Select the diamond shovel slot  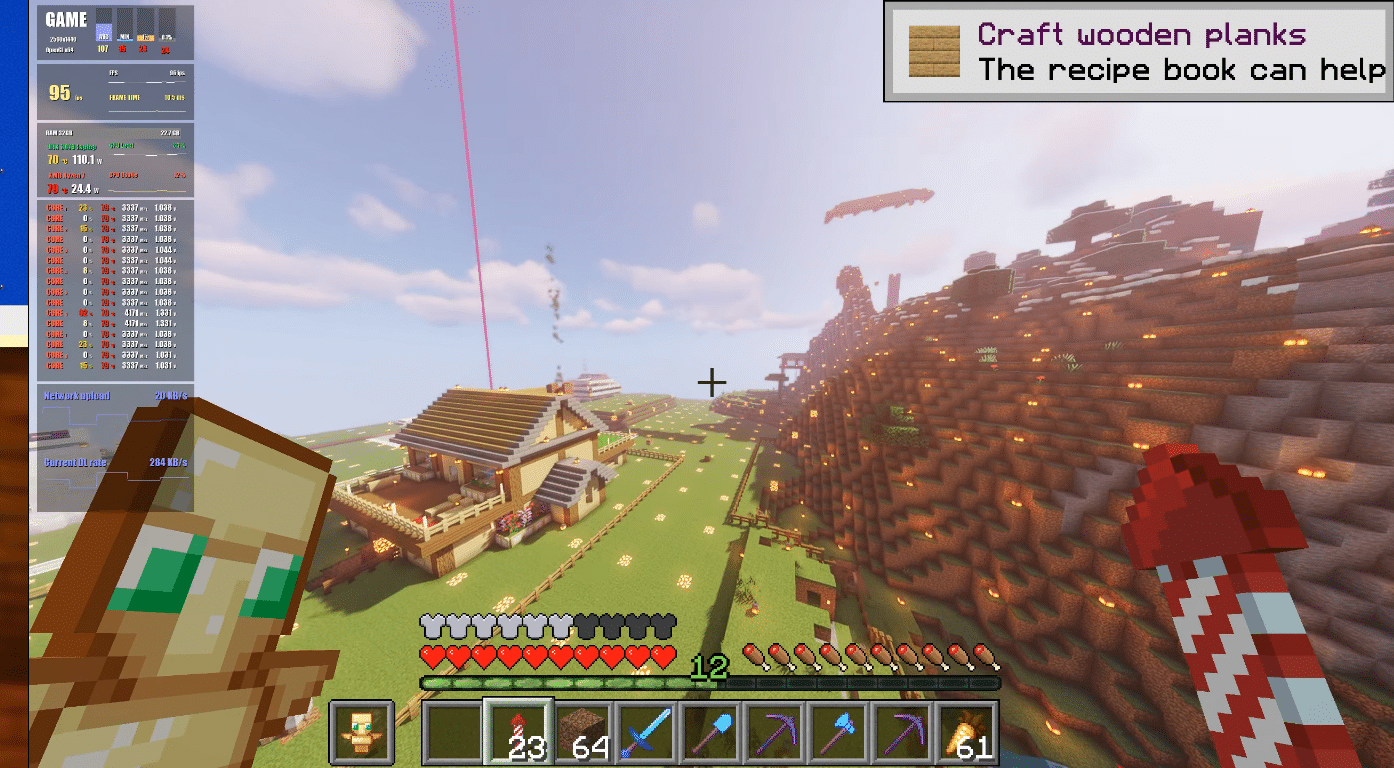[711, 732]
